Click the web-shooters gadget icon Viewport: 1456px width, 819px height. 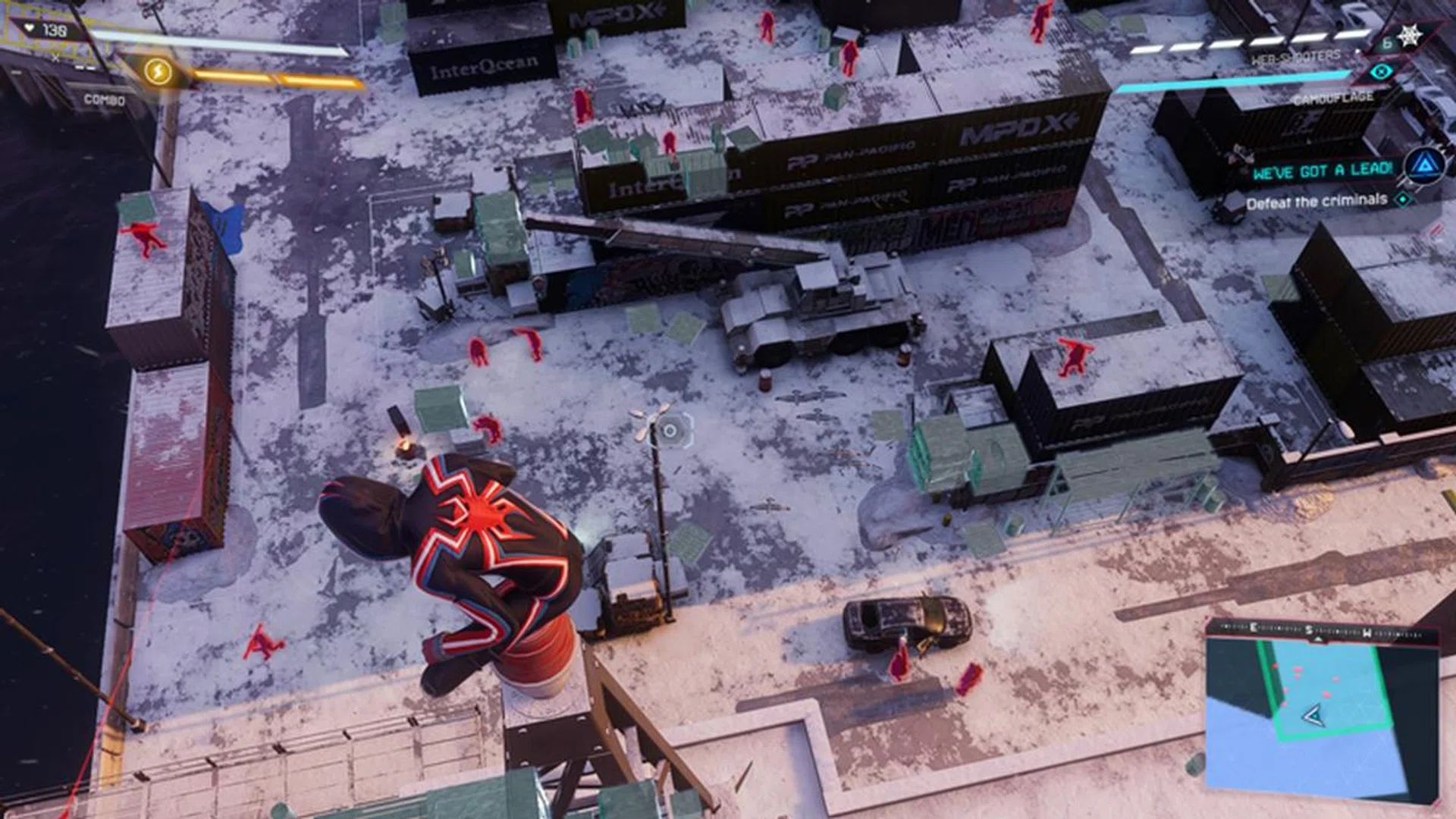1410,36
